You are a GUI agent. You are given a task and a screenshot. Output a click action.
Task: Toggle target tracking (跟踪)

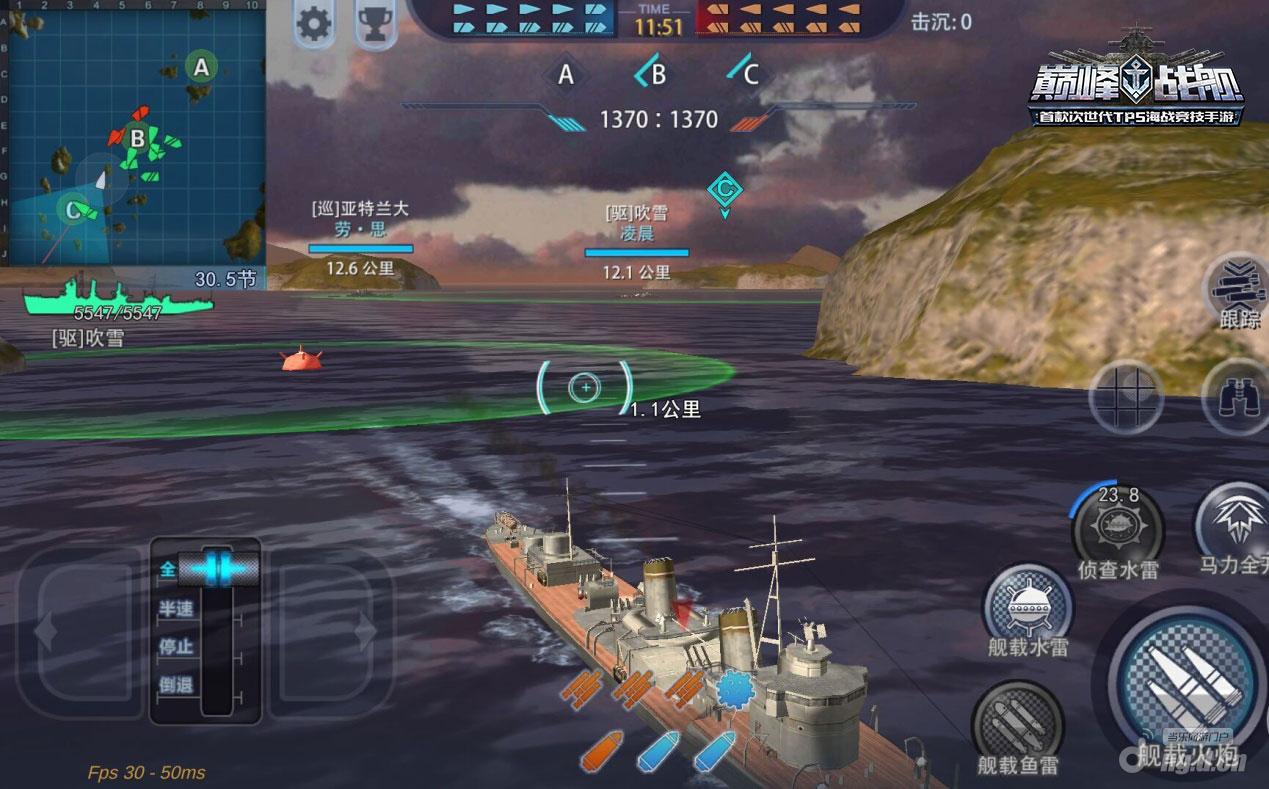click(1239, 285)
